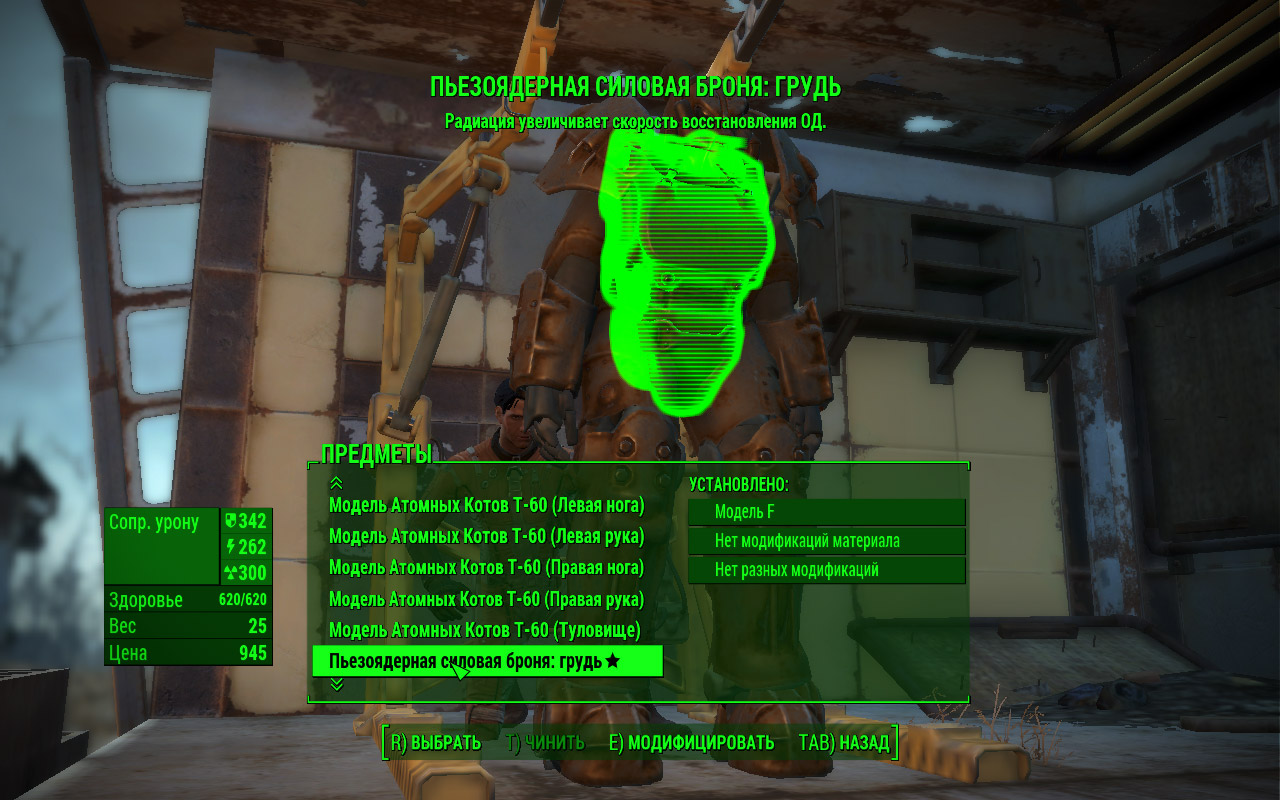The height and width of the screenshot is (800, 1280).
Task: Select Модель Атомных Котов T-60 (Левая нога)
Action: tap(487, 505)
